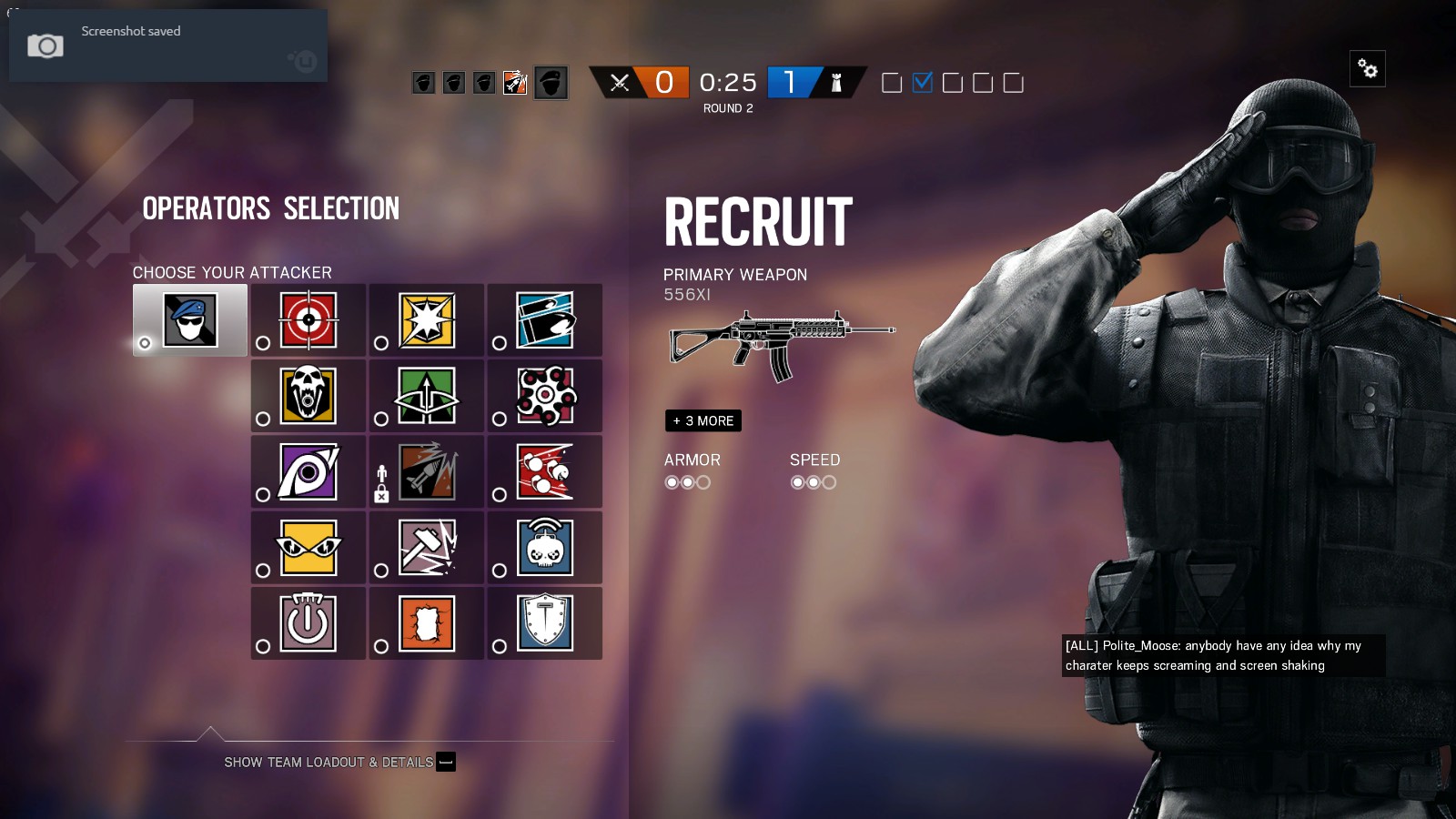Choose Capitão's crossbow operator icon
Screen dimensions: 1456x819
tap(426, 395)
